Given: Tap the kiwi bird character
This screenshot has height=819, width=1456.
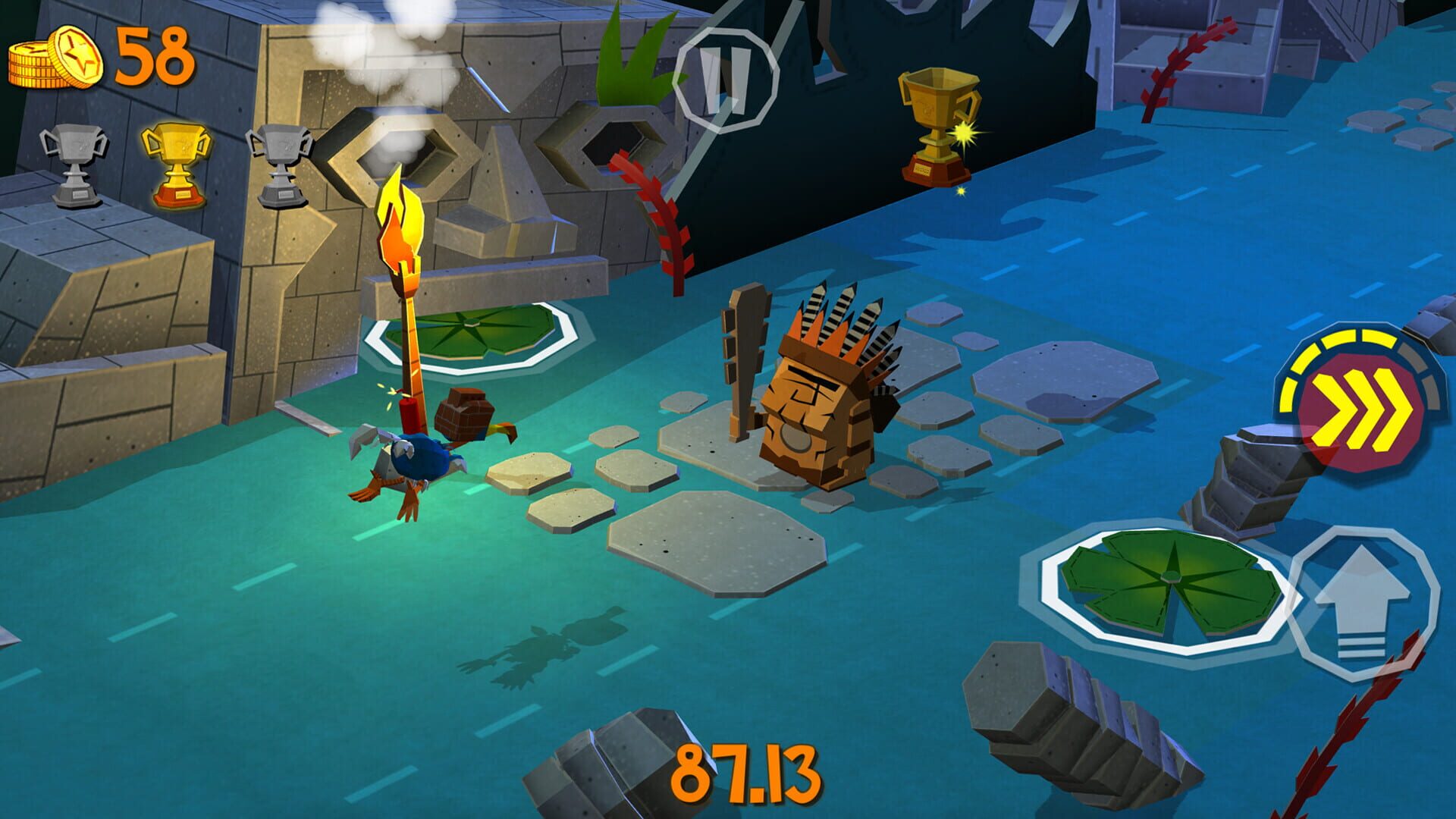Looking at the screenshot, I should click(x=421, y=455).
